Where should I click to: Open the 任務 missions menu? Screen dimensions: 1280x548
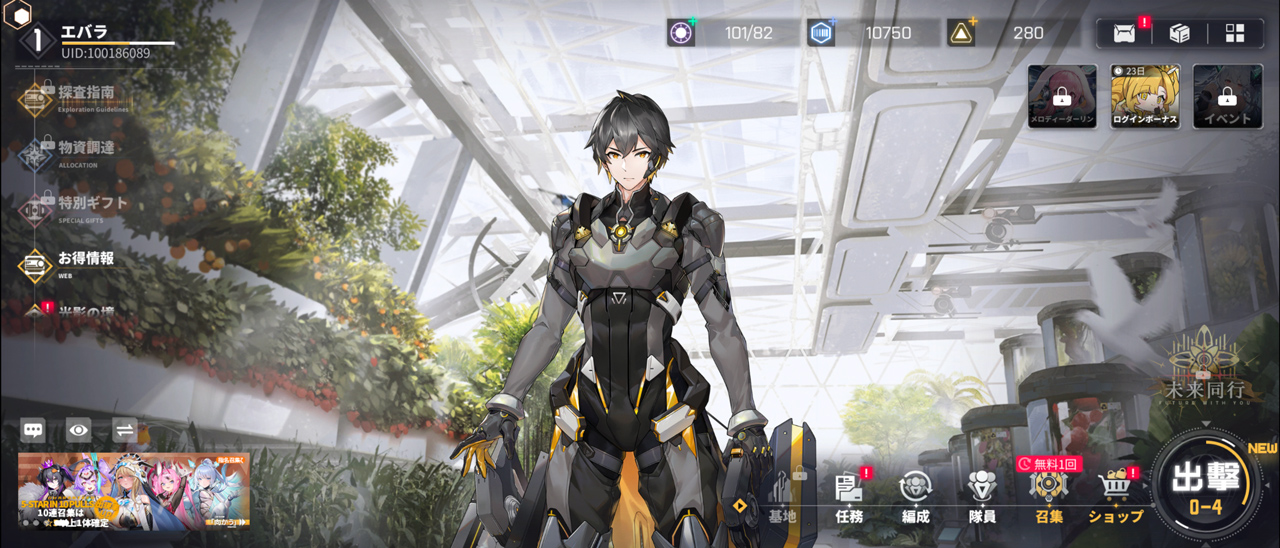(x=849, y=497)
